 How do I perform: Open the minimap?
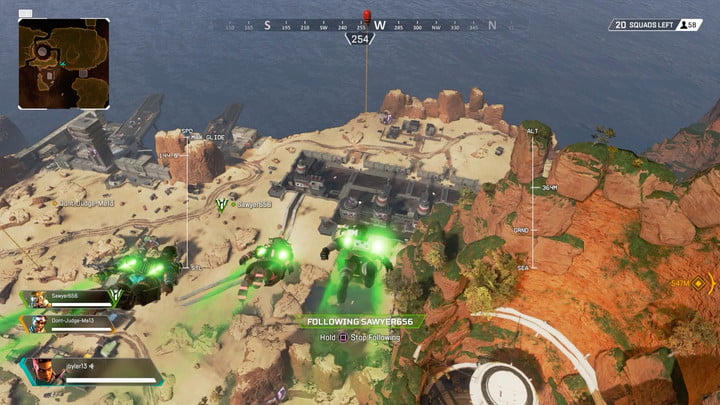[63, 63]
